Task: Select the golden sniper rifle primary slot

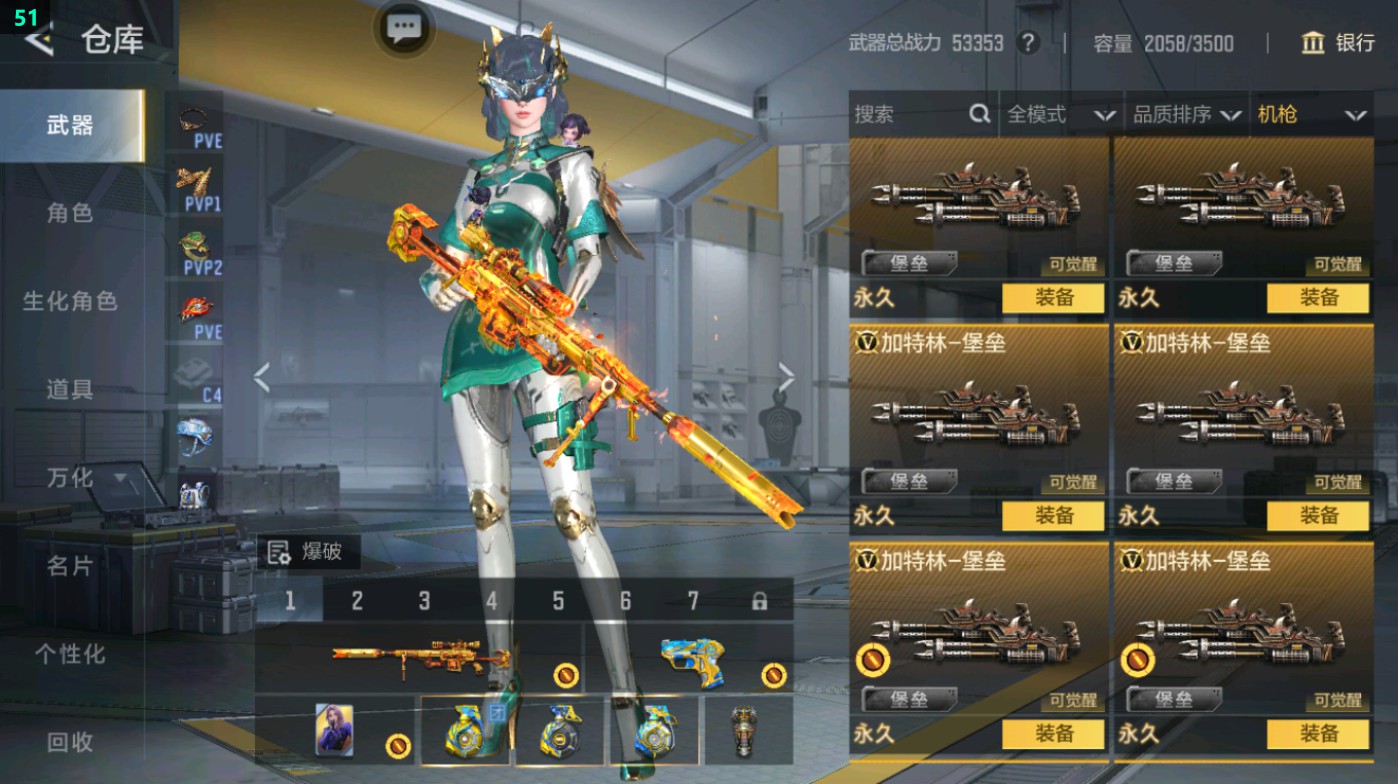Action: point(420,657)
